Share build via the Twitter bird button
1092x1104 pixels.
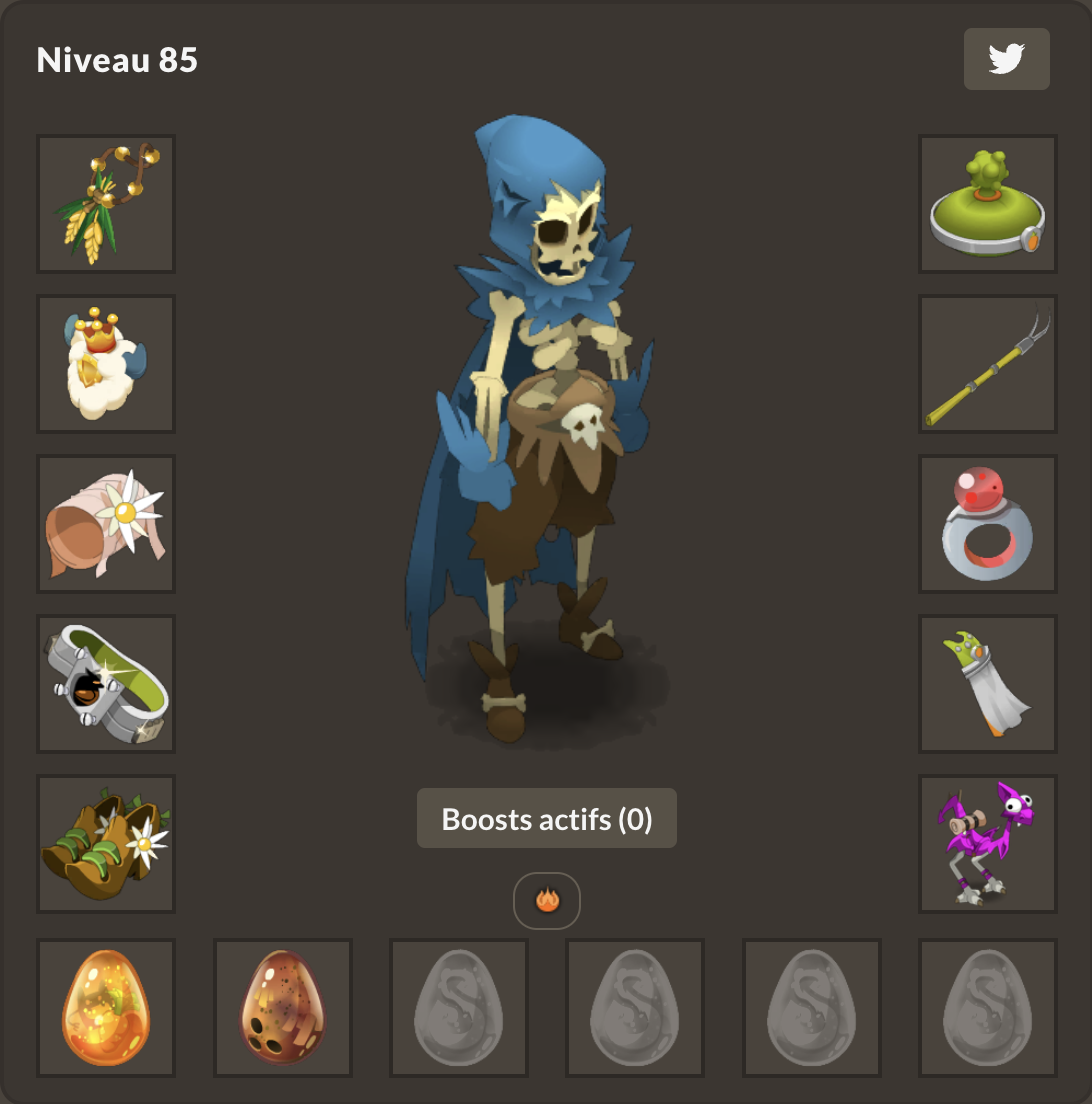click(1006, 59)
